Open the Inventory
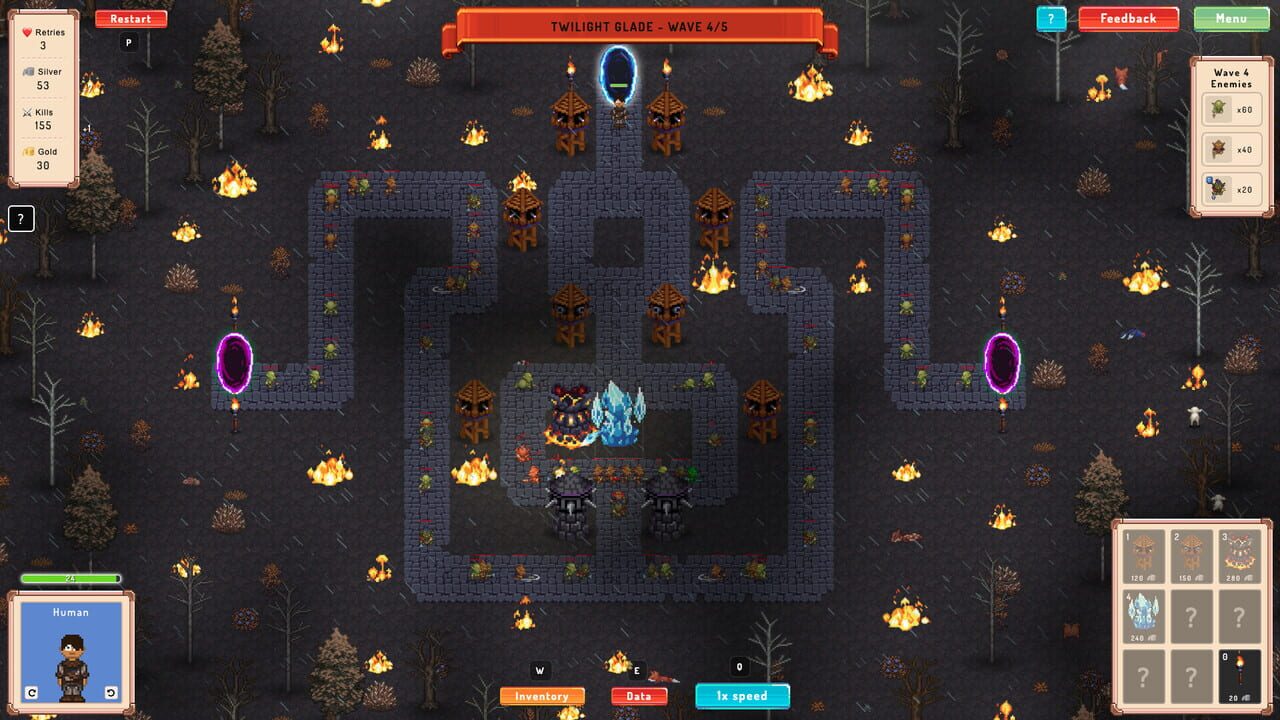The width and height of the screenshot is (1280, 720). pos(540,695)
